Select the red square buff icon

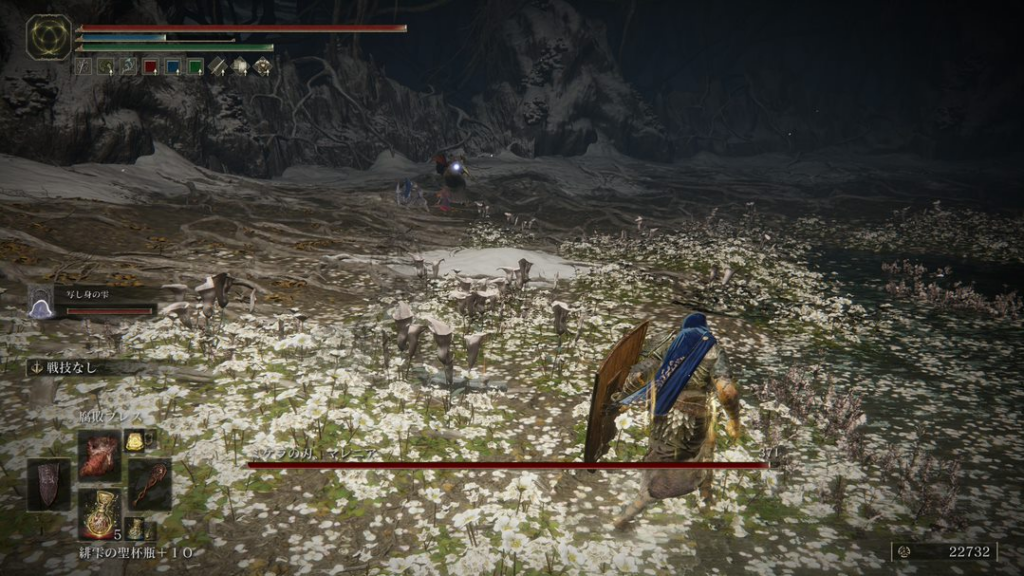[150, 67]
